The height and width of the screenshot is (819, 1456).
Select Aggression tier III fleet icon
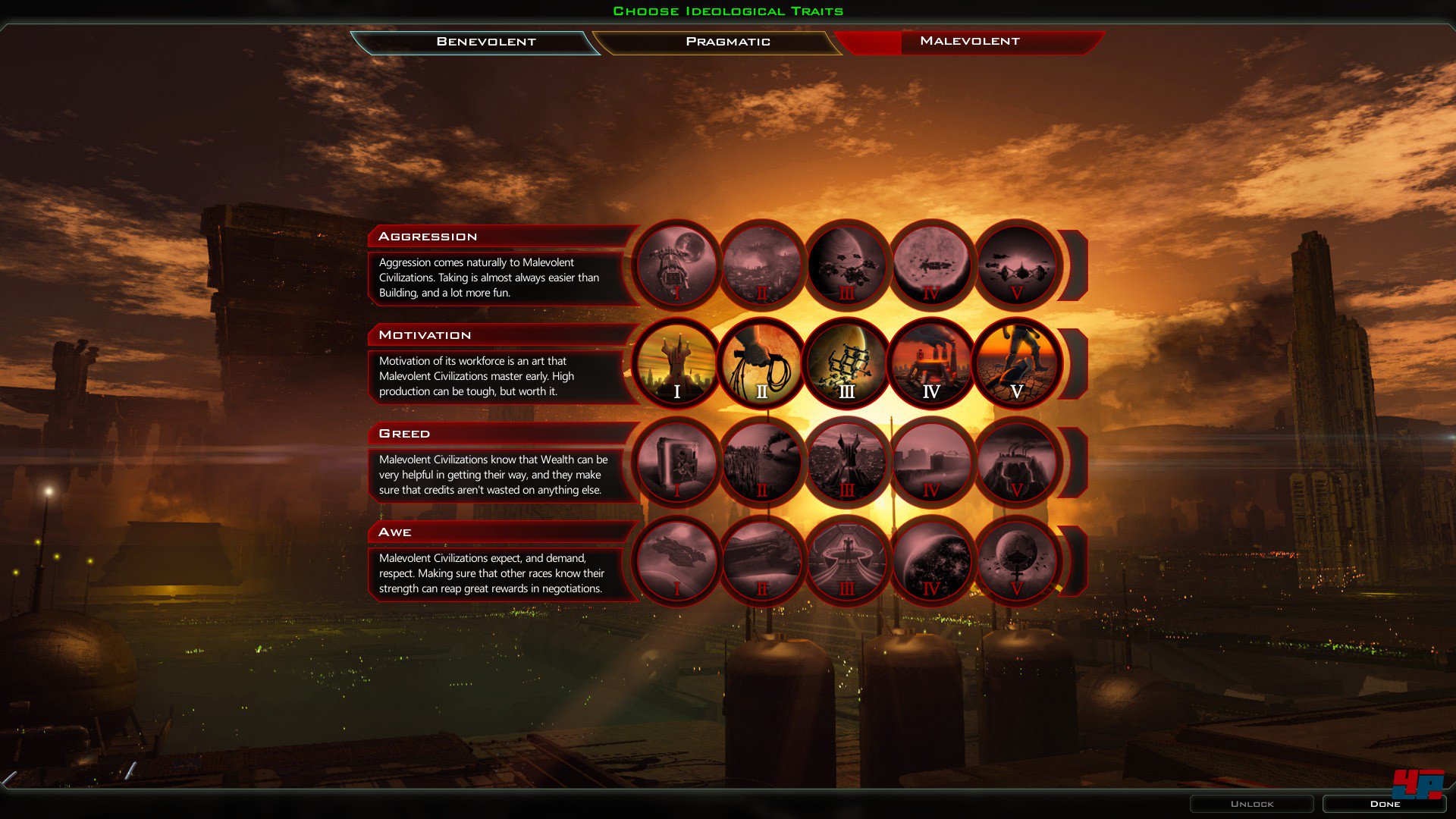(x=847, y=264)
